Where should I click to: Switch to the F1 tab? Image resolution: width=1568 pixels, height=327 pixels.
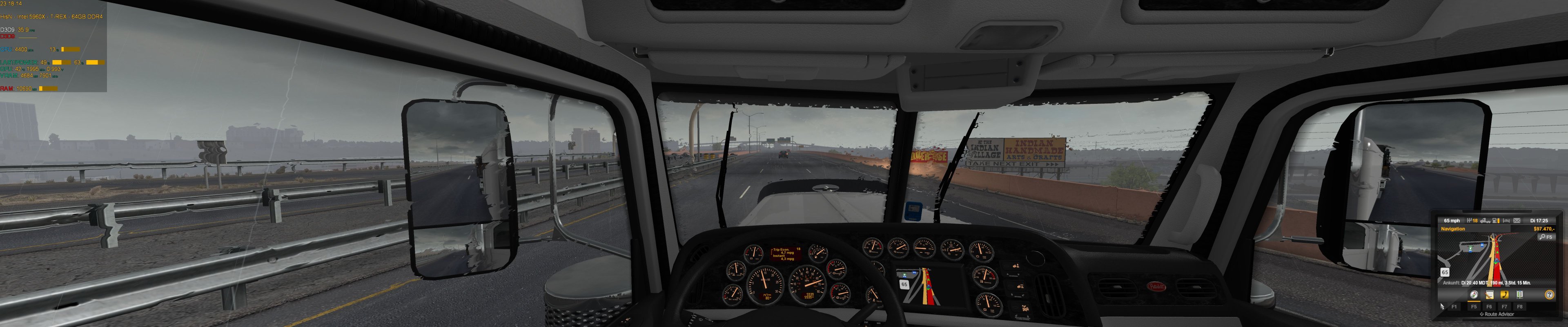pyautogui.click(x=1455, y=306)
